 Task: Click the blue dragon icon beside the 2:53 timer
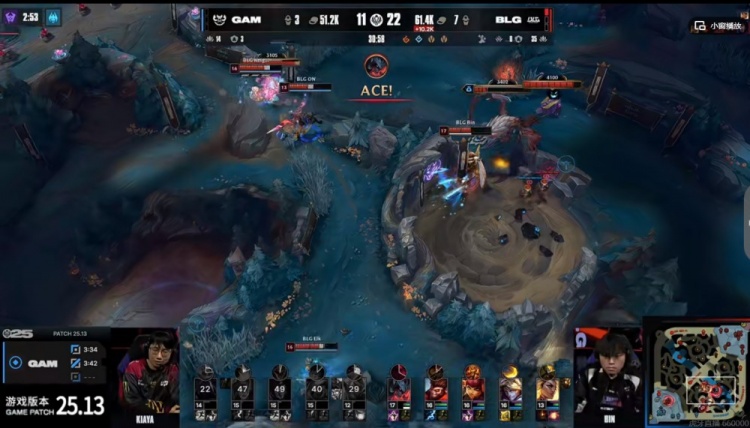pyautogui.click(x=52, y=17)
